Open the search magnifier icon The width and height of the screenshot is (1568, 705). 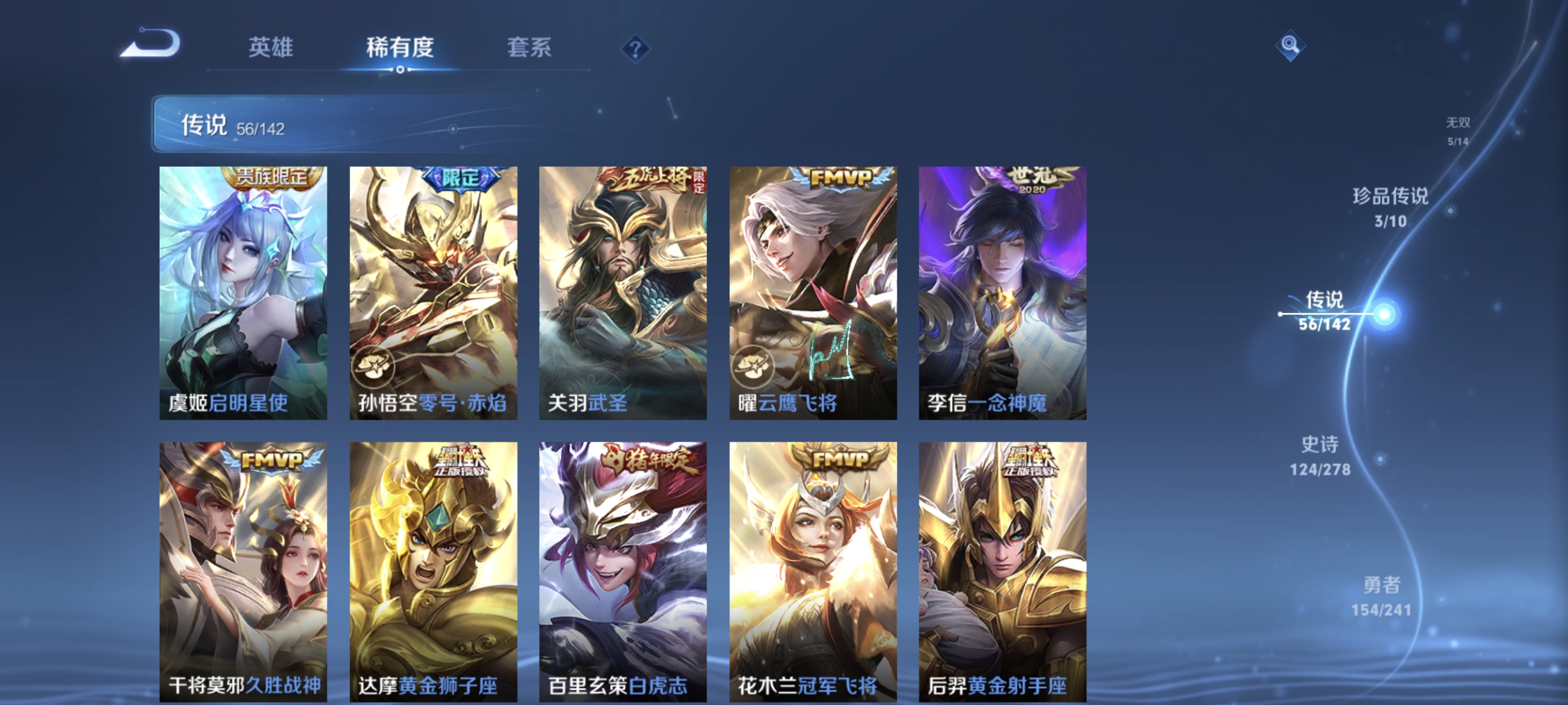tap(1290, 45)
